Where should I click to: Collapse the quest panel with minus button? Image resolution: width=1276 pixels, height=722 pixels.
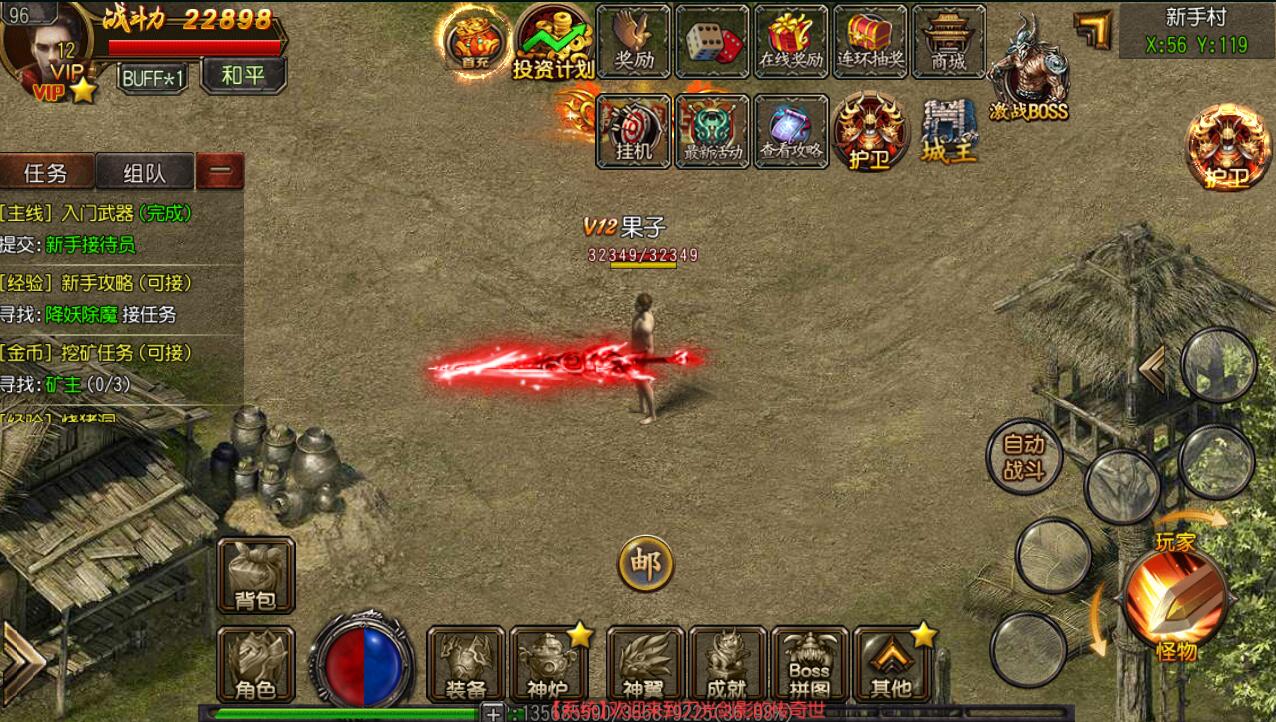tap(220, 172)
